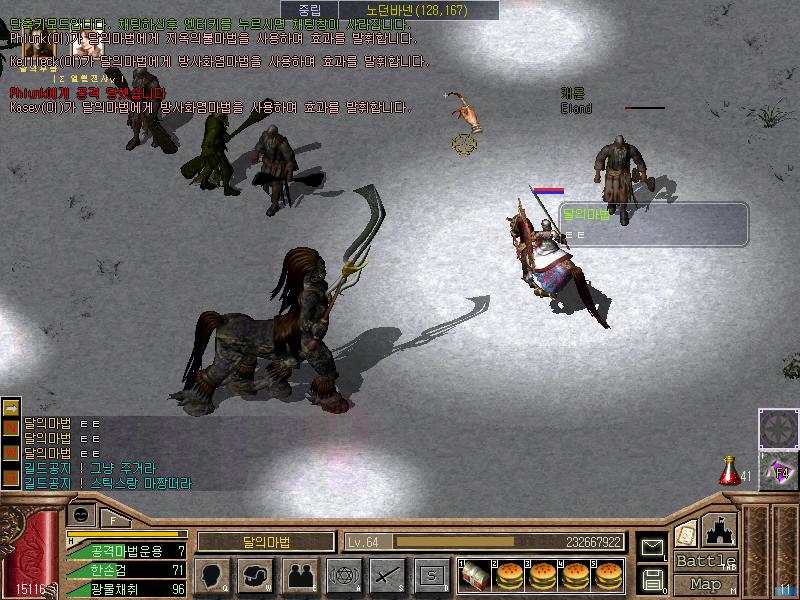Switch to the F tab
The height and width of the screenshot is (600, 800).
click(114, 519)
